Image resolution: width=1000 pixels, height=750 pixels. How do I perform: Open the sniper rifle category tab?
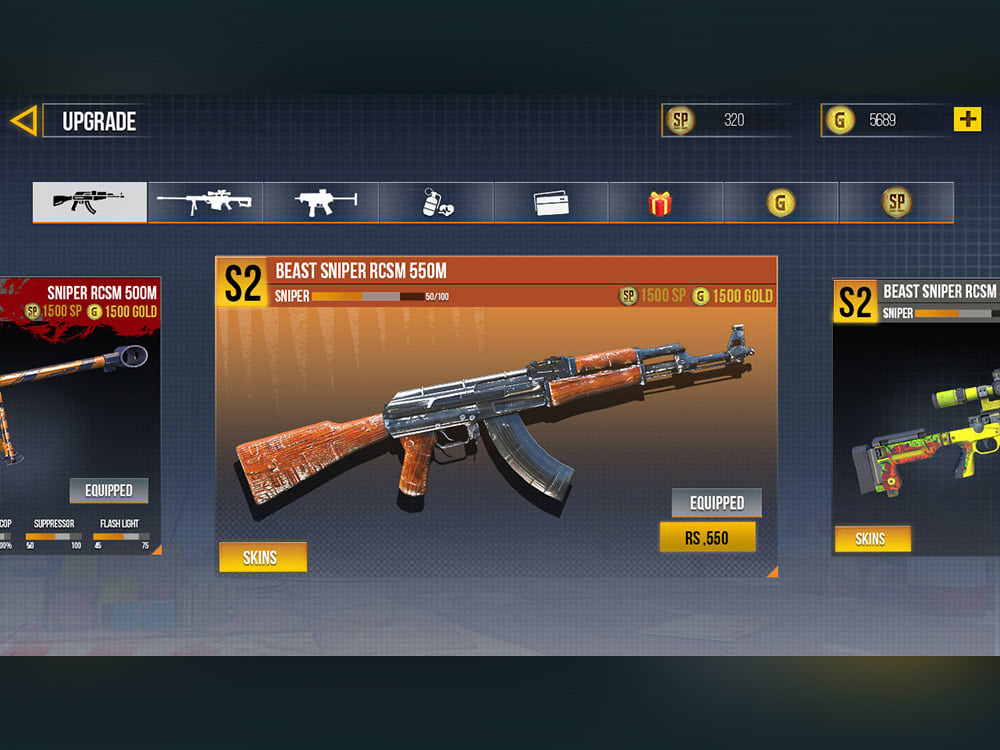205,202
